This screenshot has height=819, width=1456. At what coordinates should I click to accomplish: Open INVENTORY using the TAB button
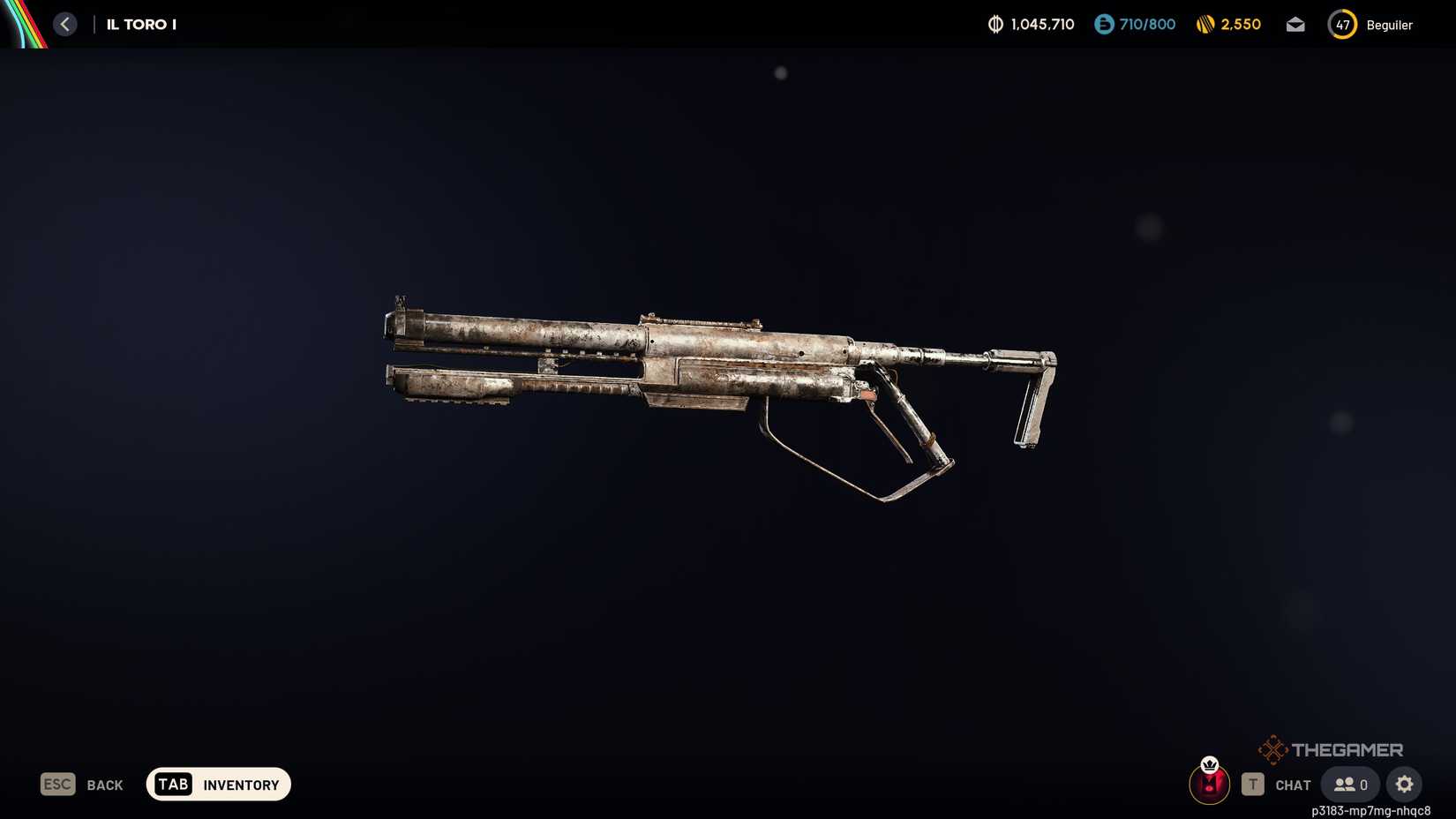217,784
